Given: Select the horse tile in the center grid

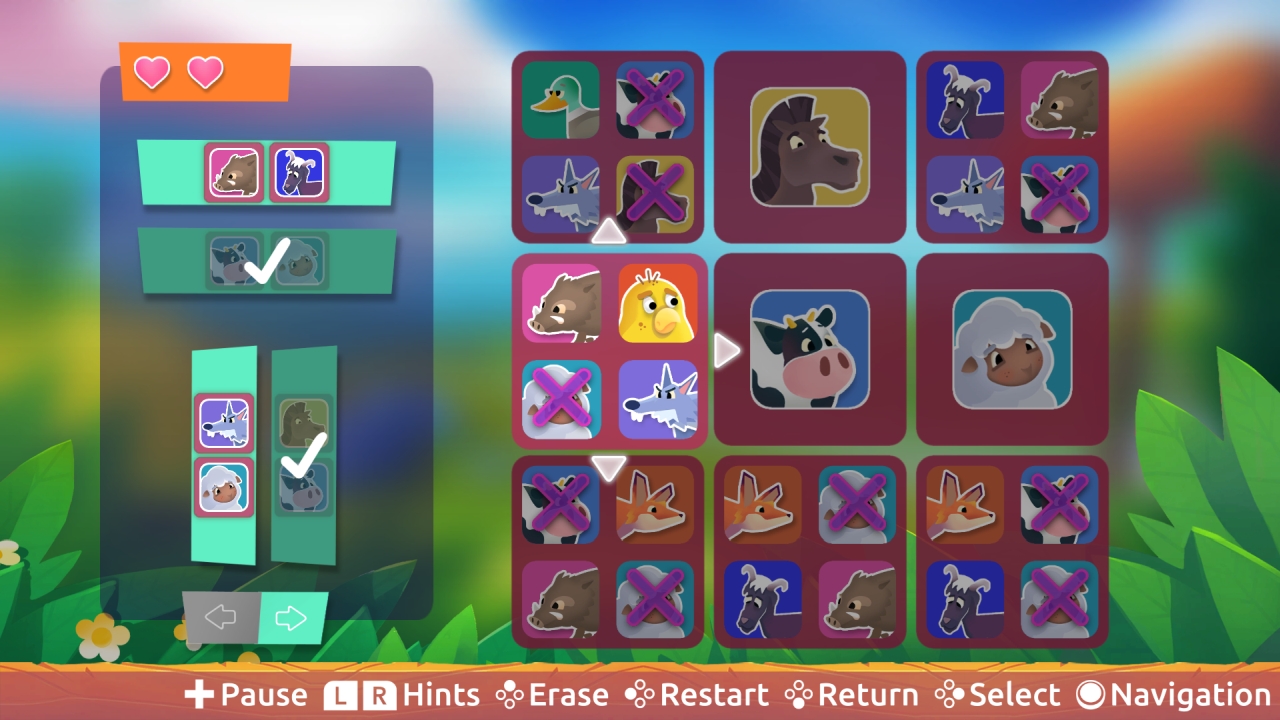Looking at the screenshot, I should 810,147.
